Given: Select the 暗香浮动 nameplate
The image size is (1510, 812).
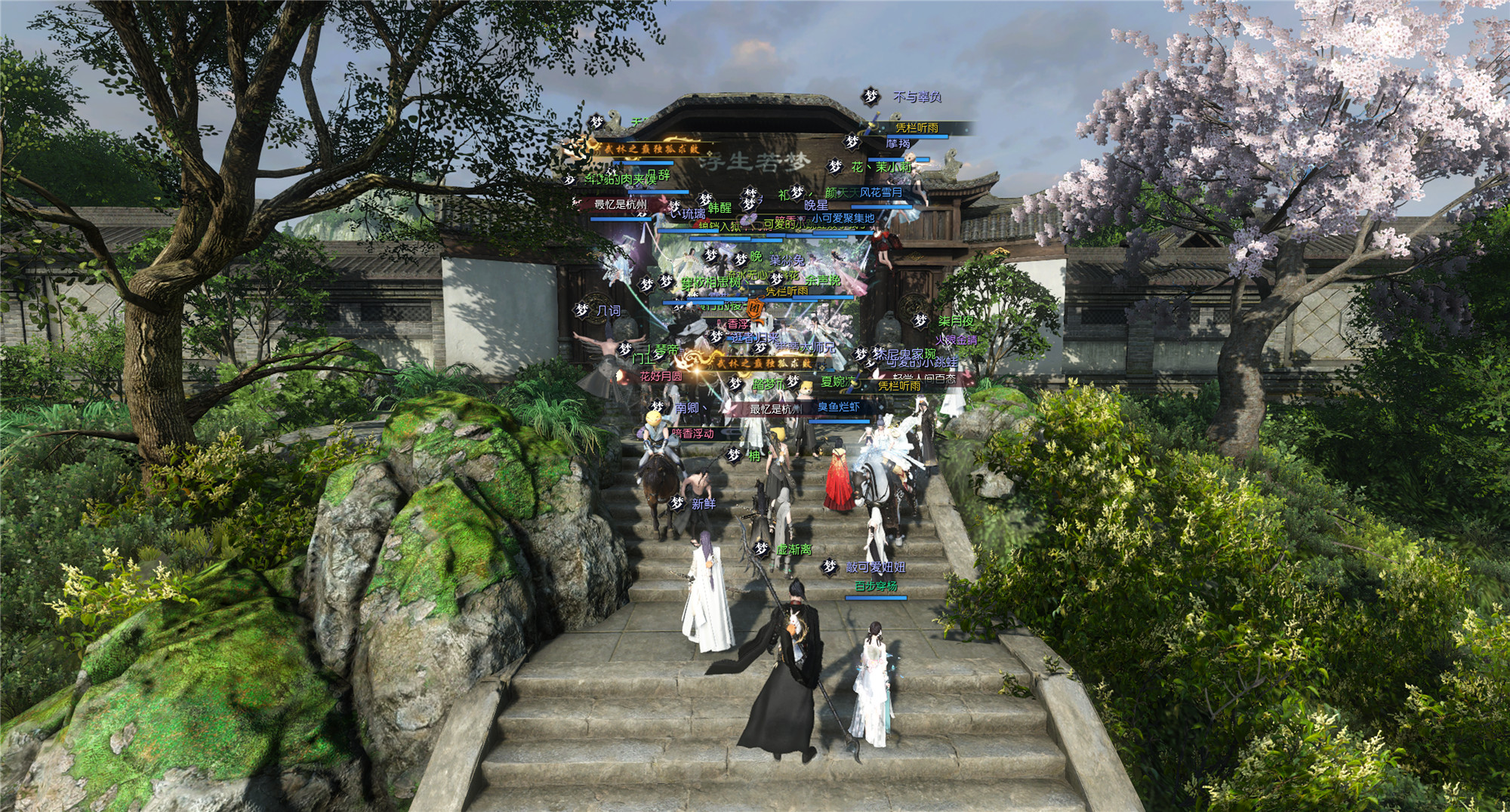Looking at the screenshot, I should tap(692, 433).
